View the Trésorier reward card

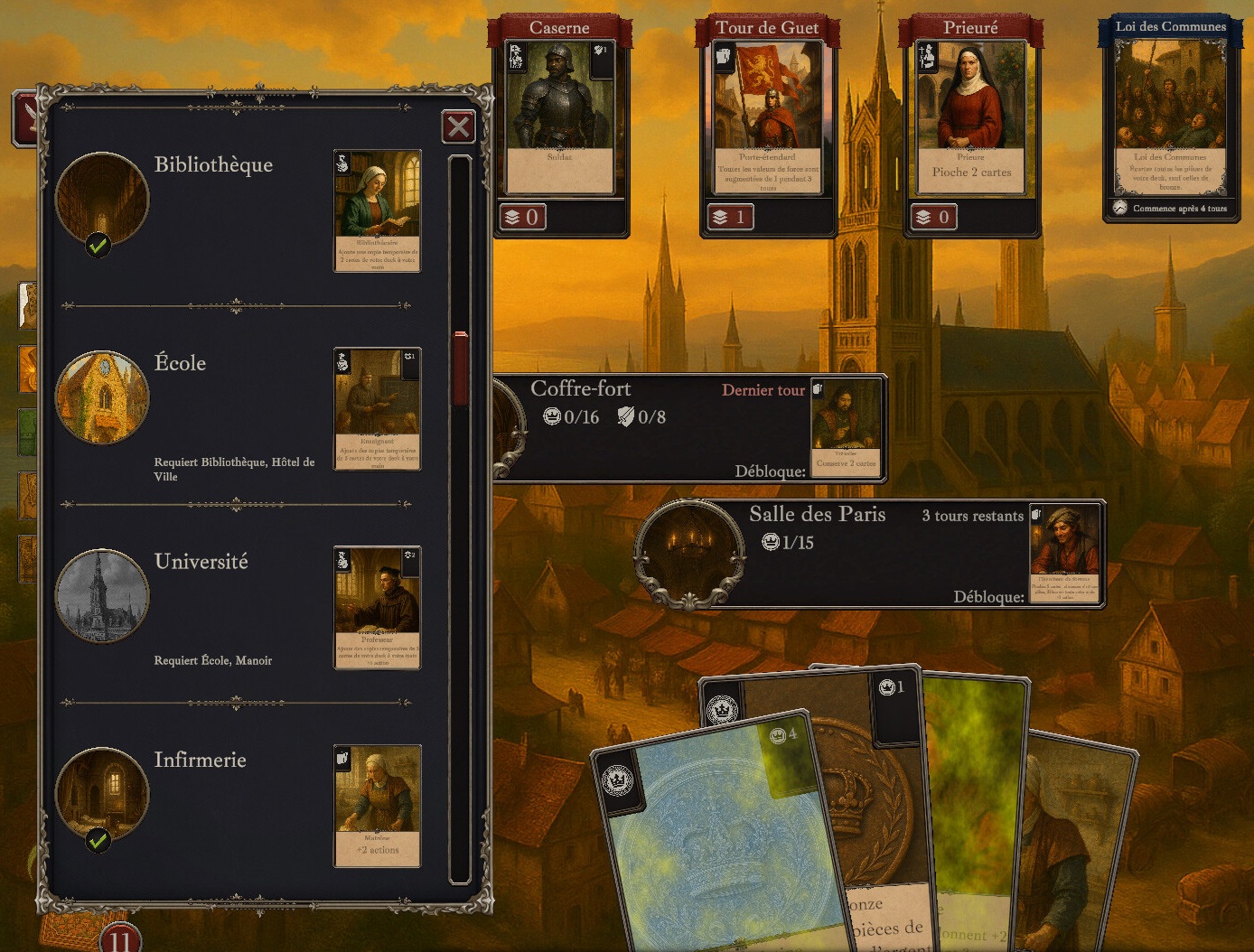pyautogui.click(x=847, y=427)
